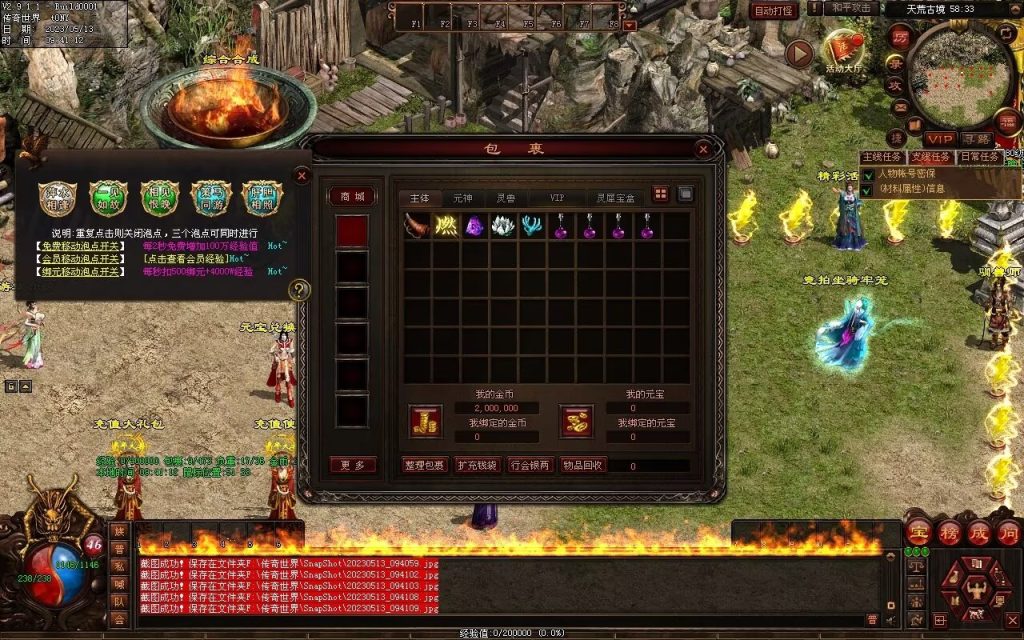Open the 活动大厅 event hall icon
The image size is (1024, 640).
tap(843, 48)
